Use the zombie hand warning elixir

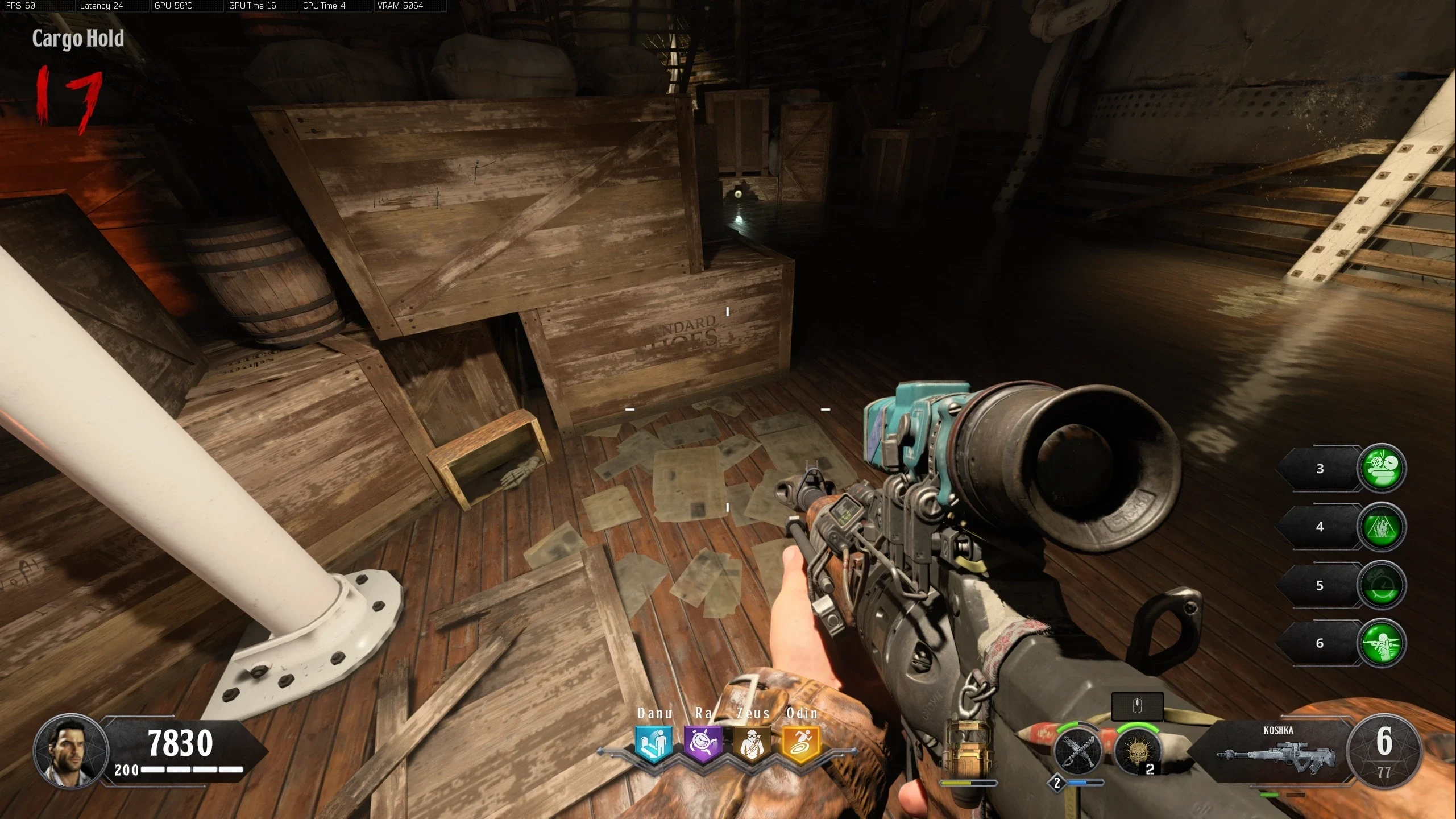(1382, 526)
